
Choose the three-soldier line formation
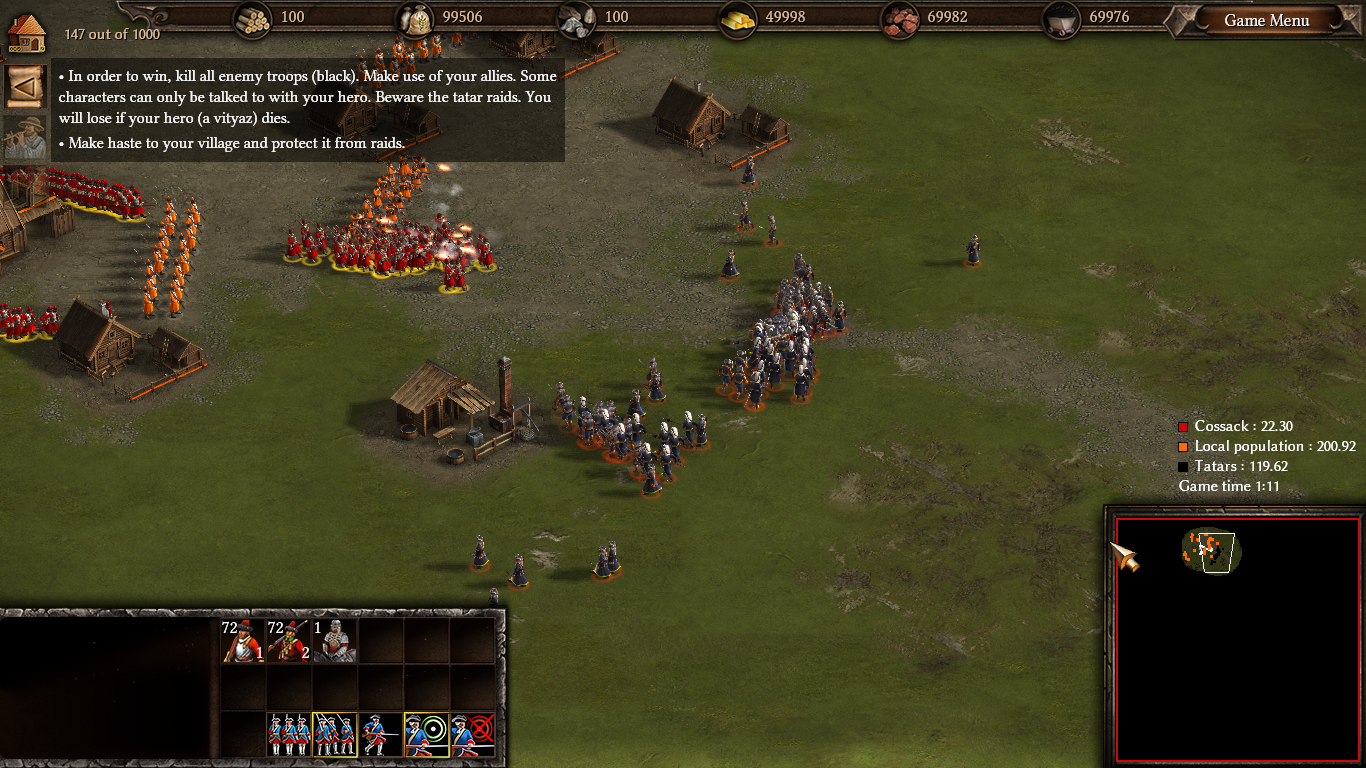(x=289, y=735)
